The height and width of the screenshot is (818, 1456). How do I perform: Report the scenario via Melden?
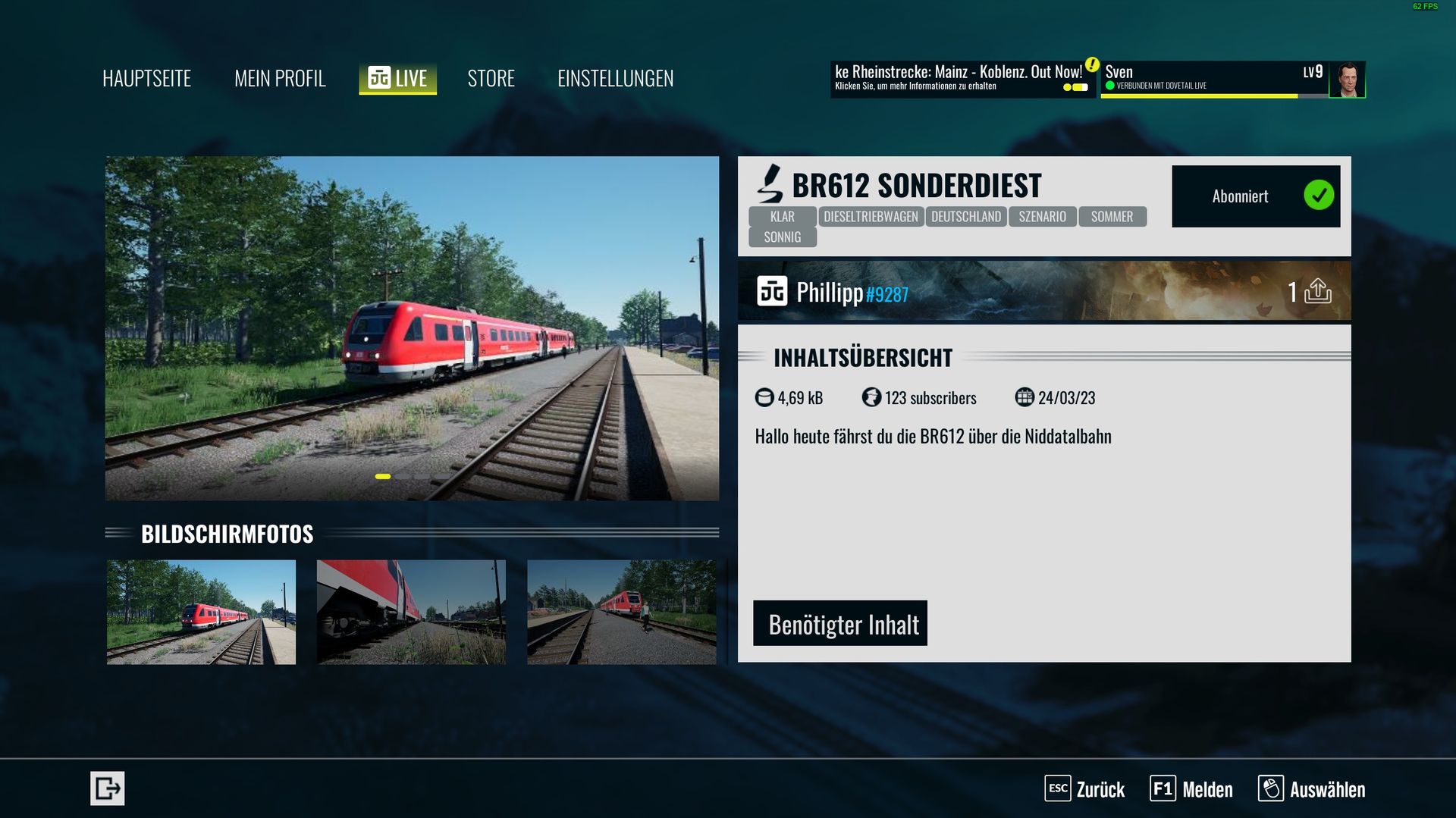pyautogui.click(x=1191, y=789)
